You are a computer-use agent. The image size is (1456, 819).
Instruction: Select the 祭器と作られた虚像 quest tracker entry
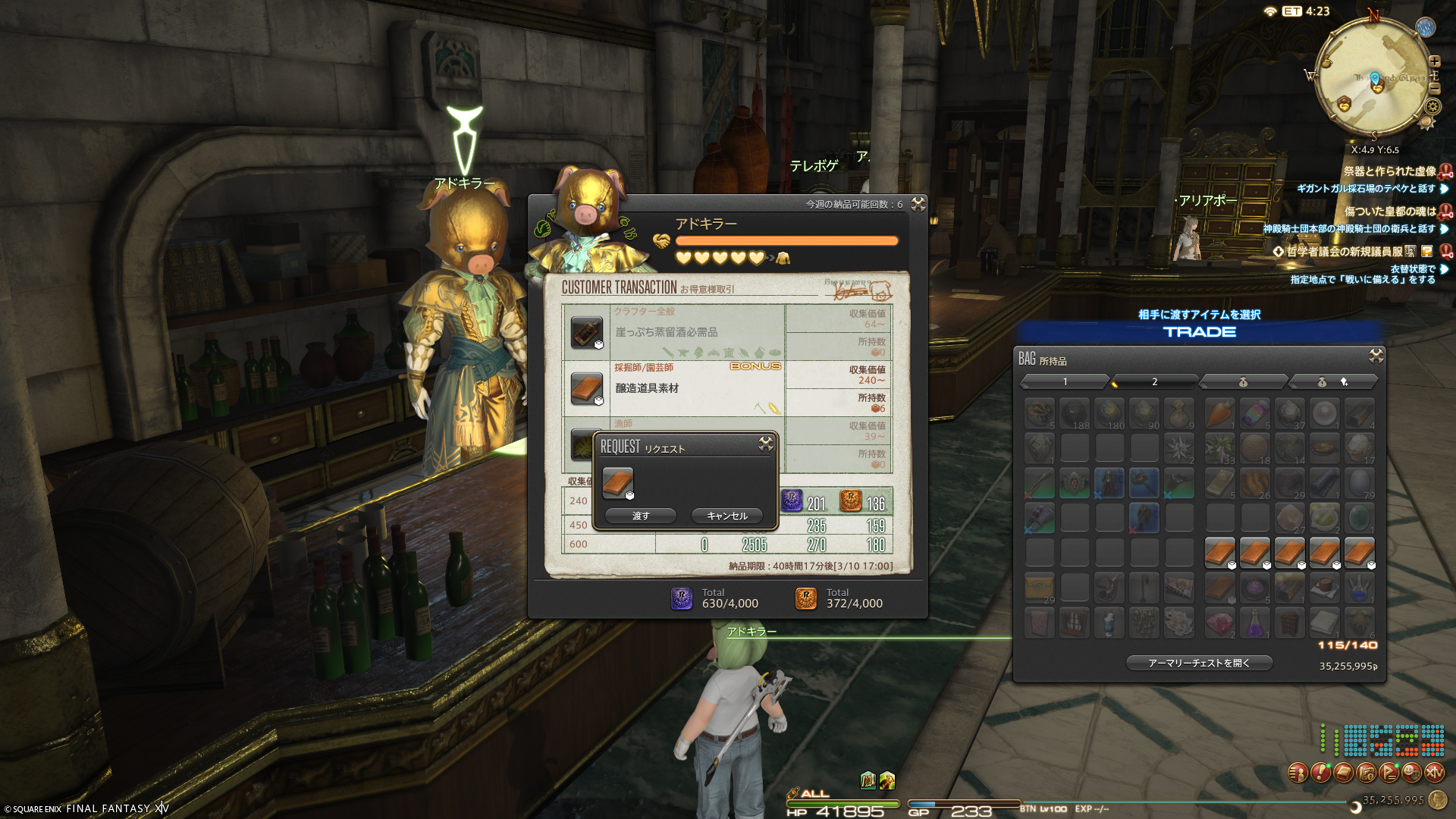(1389, 171)
